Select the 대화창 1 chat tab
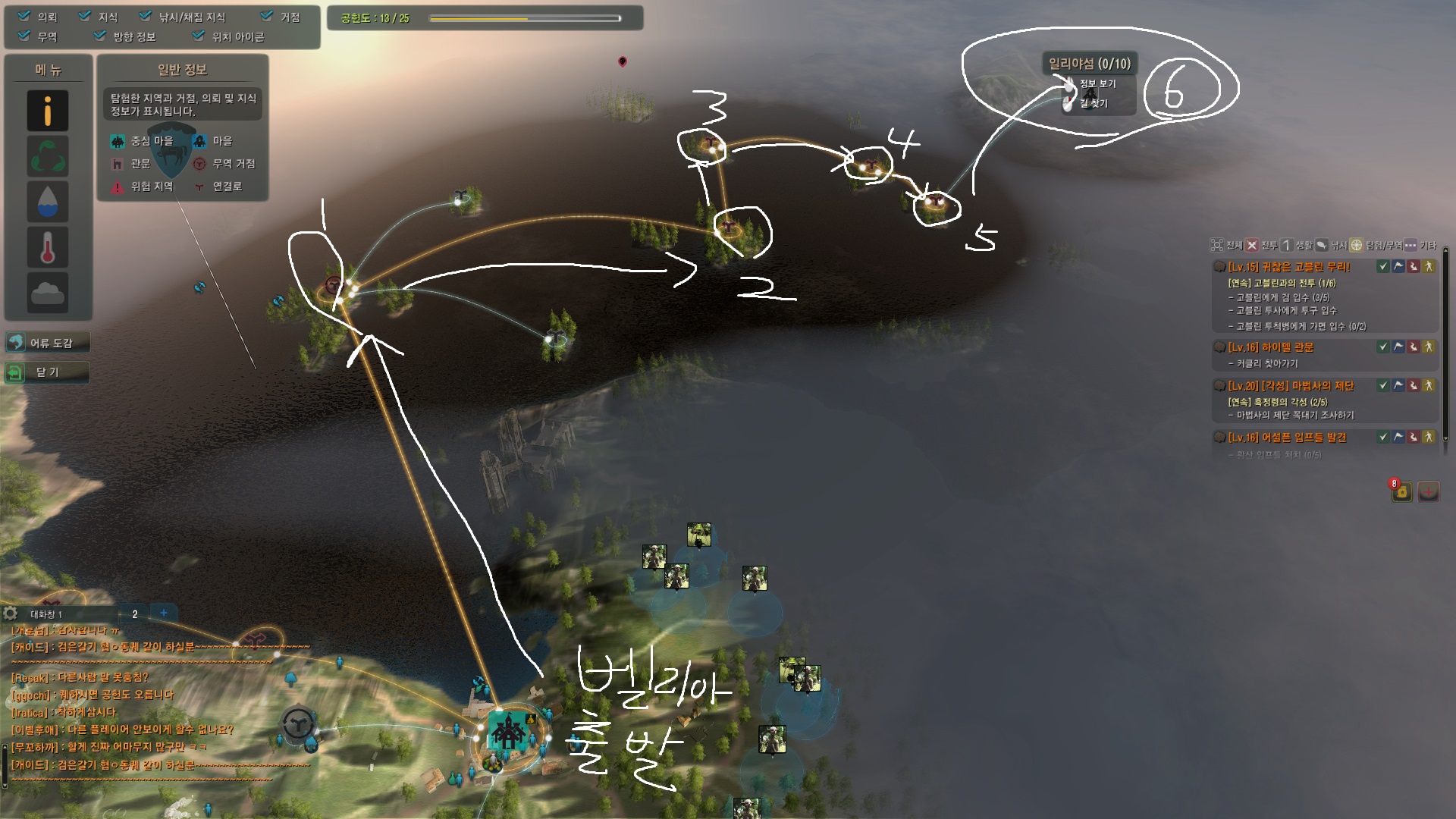The width and height of the screenshot is (1456, 819). coord(47,613)
